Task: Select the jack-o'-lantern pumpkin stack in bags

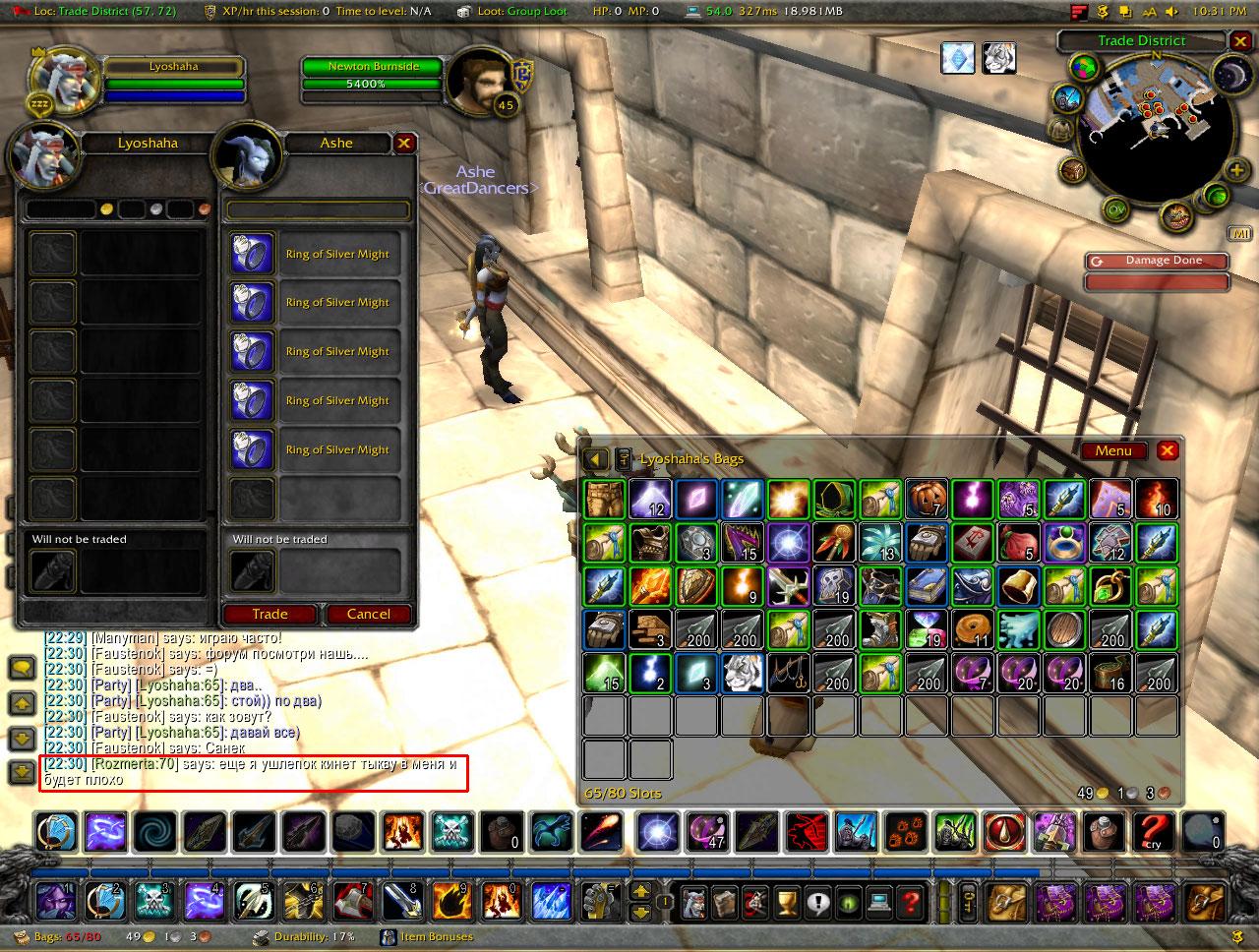Action: 926,499
